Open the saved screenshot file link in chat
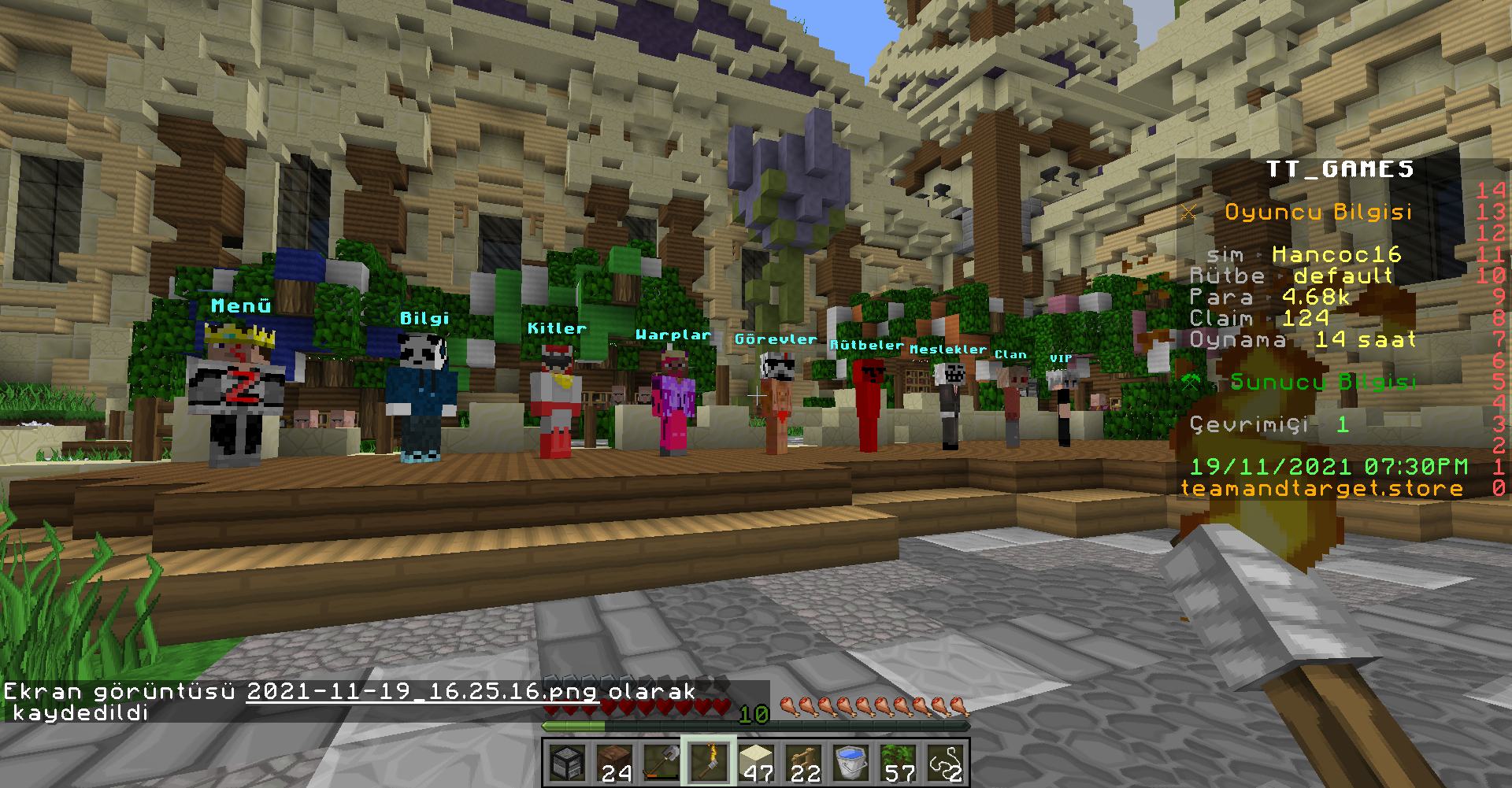The image size is (1512, 788). [421, 692]
